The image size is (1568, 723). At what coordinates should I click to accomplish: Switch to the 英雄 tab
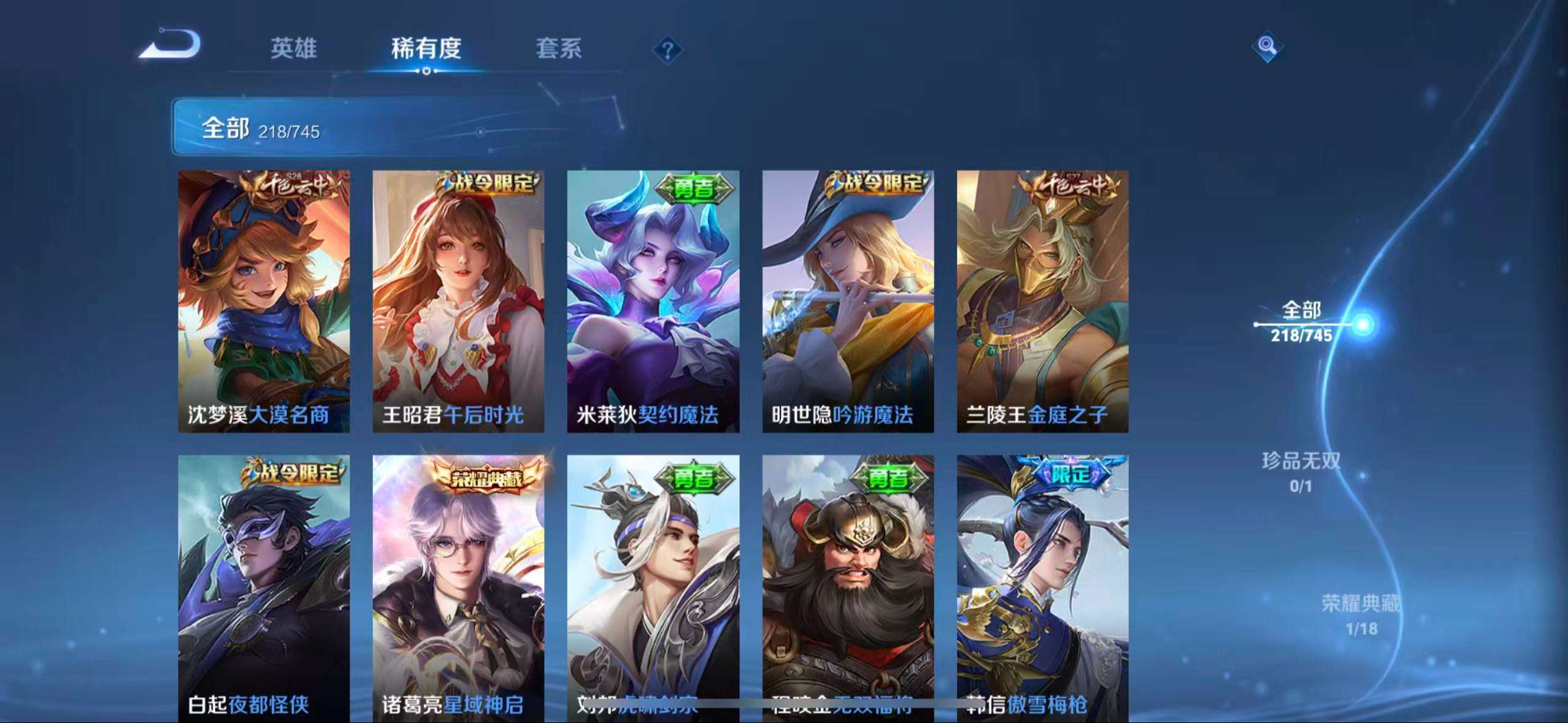[293, 48]
